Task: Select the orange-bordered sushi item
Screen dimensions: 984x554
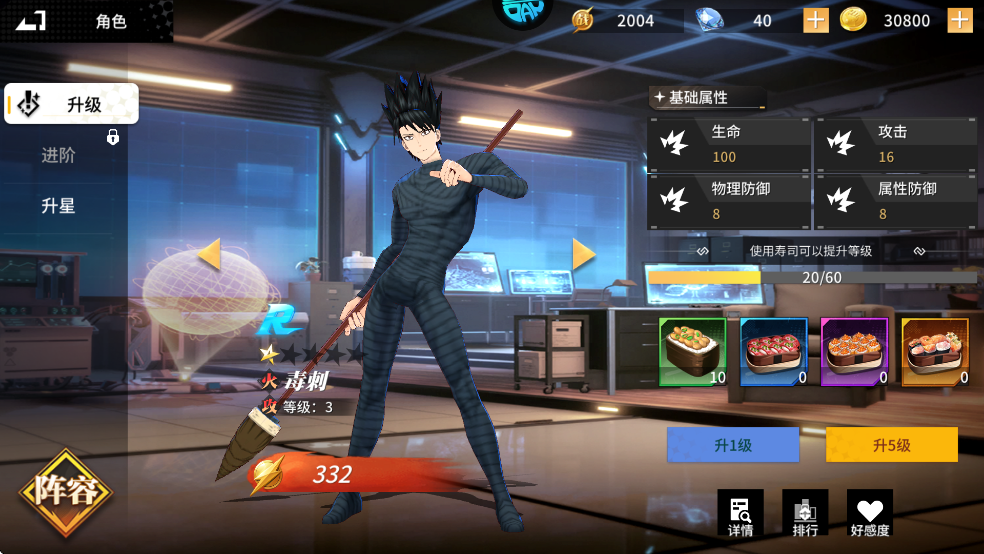Action: coord(935,352)
